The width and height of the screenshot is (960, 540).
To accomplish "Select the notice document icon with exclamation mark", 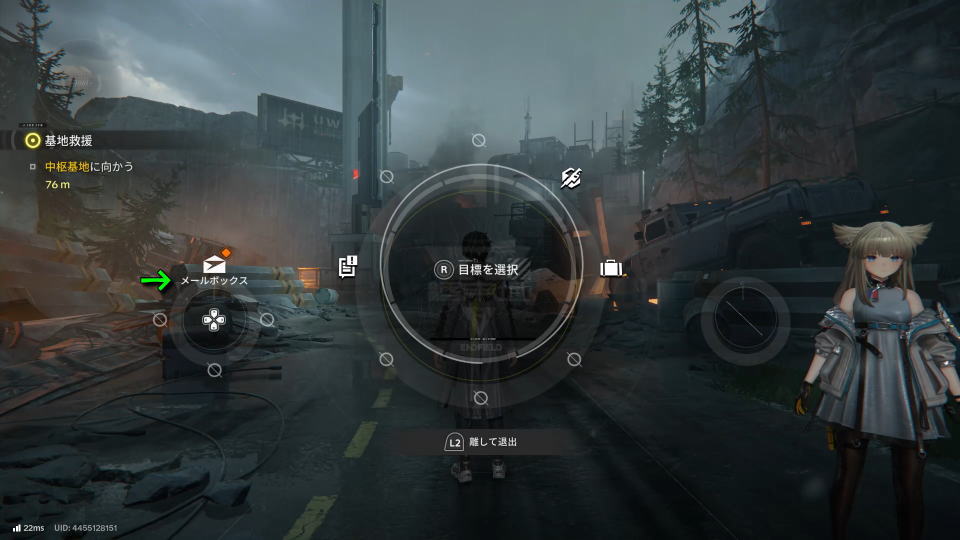I will tap(348, 266).
